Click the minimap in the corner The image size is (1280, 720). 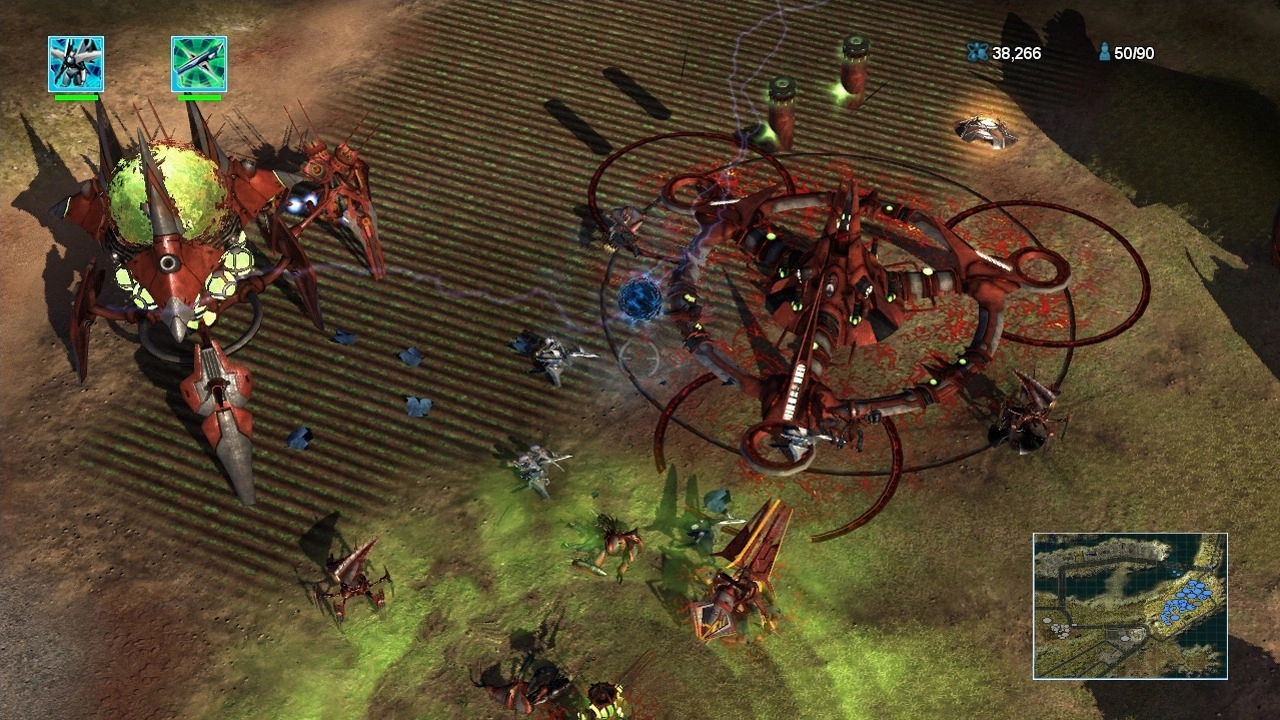1130,606
